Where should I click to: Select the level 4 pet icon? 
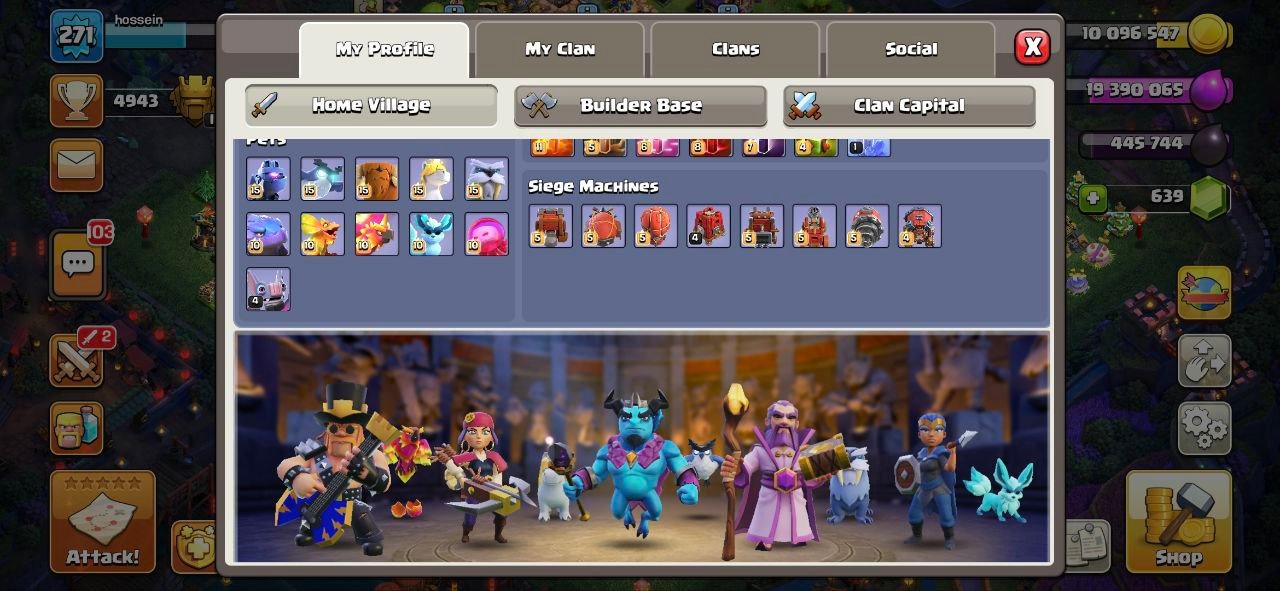tap(268, 289)
